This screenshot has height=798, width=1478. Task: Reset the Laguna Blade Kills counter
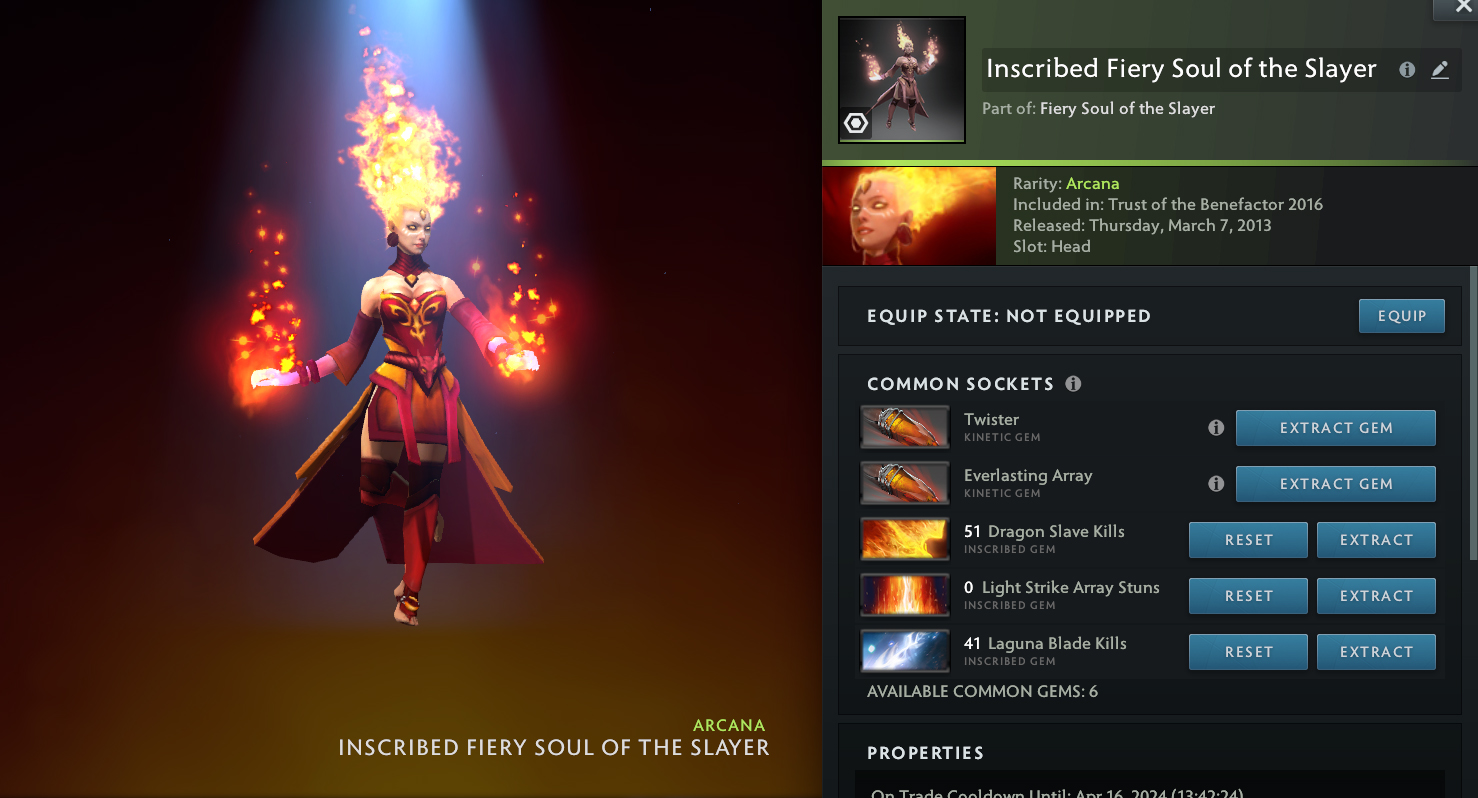pos(1248,652)
